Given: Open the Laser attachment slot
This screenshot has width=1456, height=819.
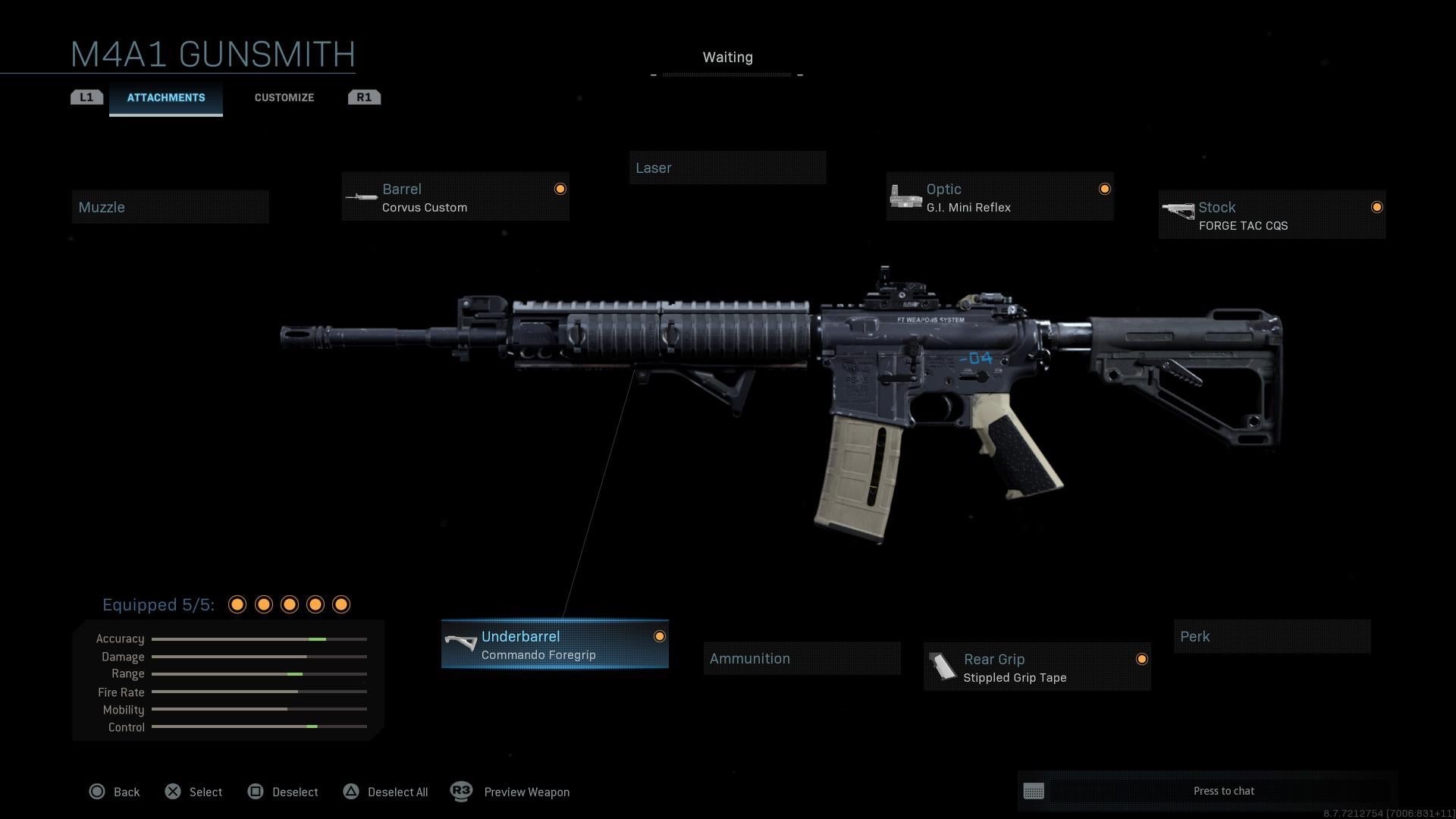Looking at the screenshot, I should coord(727,168).
